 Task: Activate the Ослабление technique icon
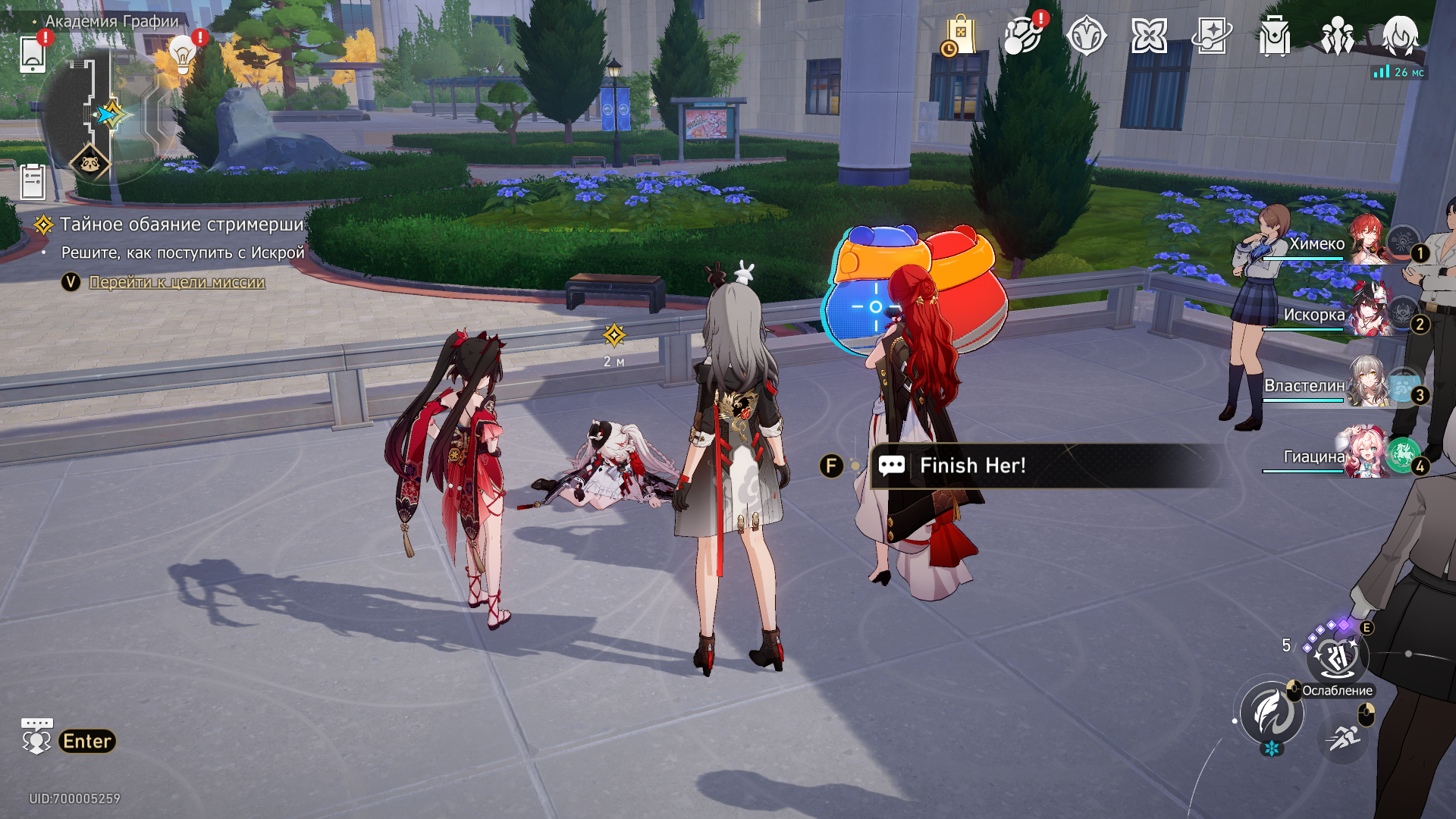(x=1337, y=657)
